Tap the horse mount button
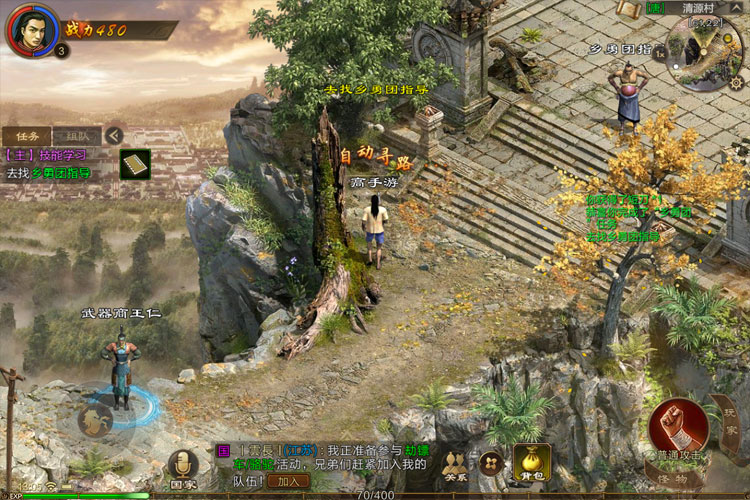The image size is (750, 500). [x=96, y=419]
